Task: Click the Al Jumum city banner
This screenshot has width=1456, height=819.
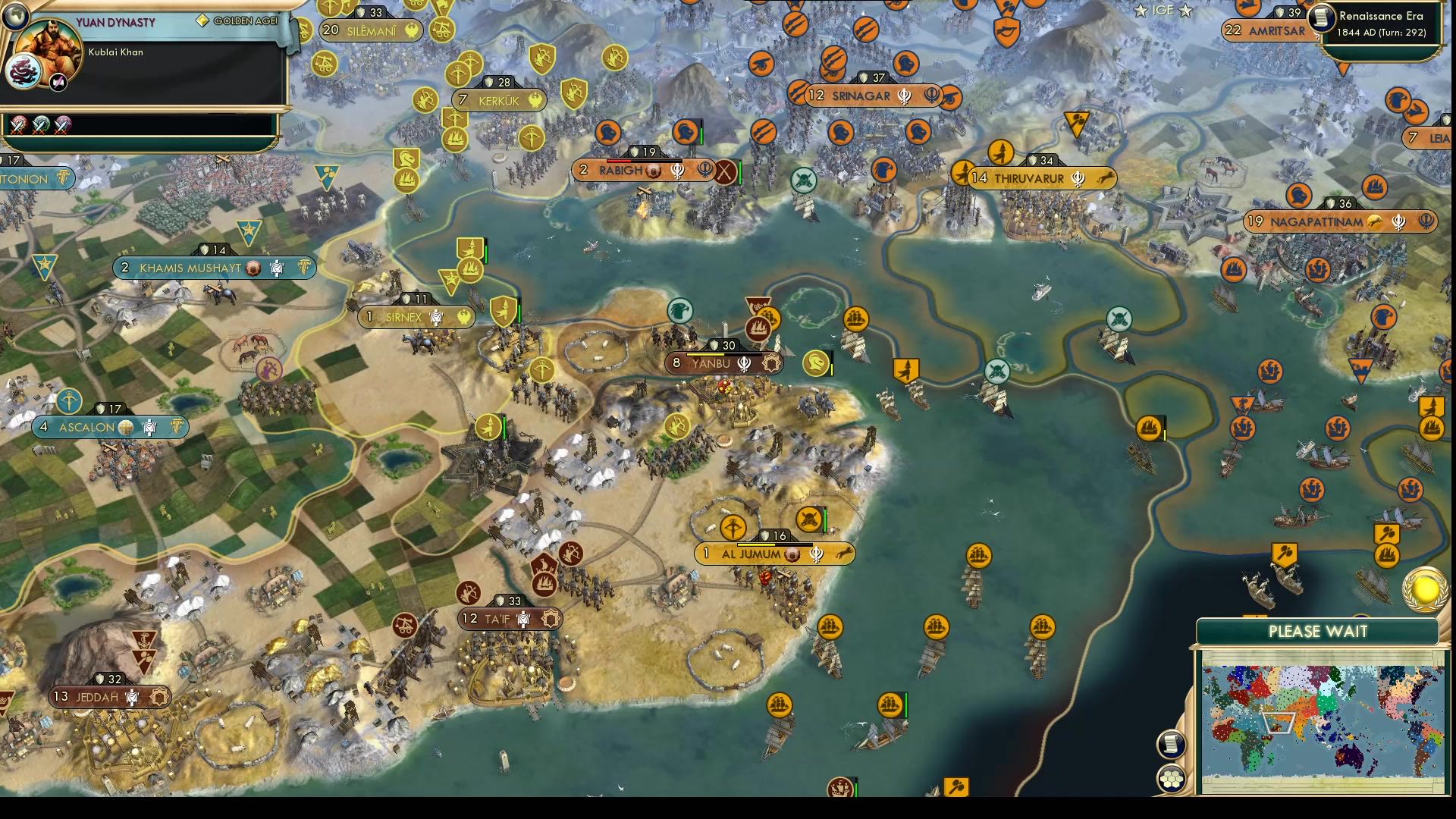Action: (748, 554)
